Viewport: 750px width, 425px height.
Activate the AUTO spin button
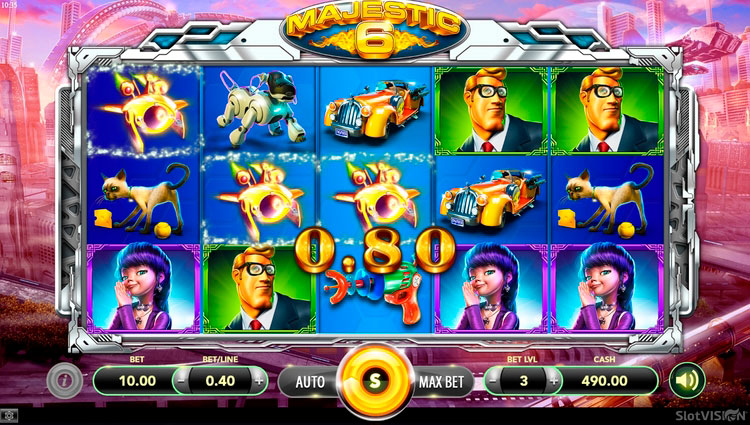point(309,380)
